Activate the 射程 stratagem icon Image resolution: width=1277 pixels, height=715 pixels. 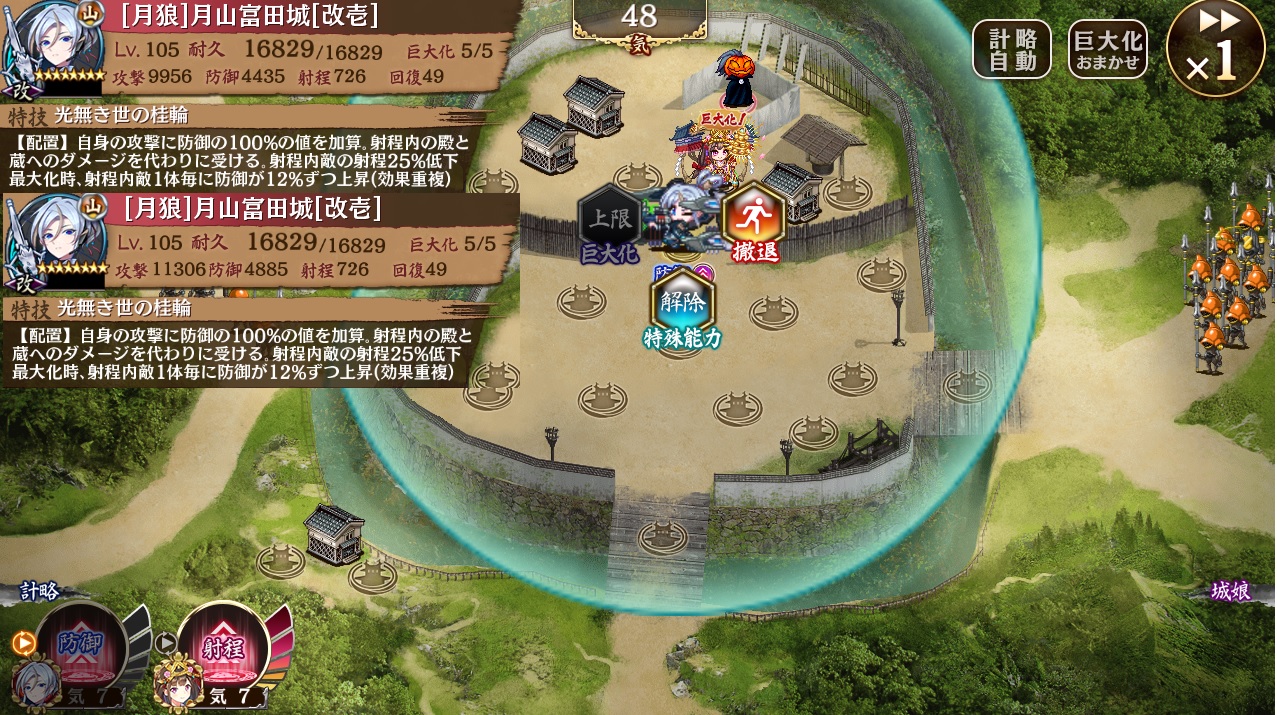(x=222, y=645)
